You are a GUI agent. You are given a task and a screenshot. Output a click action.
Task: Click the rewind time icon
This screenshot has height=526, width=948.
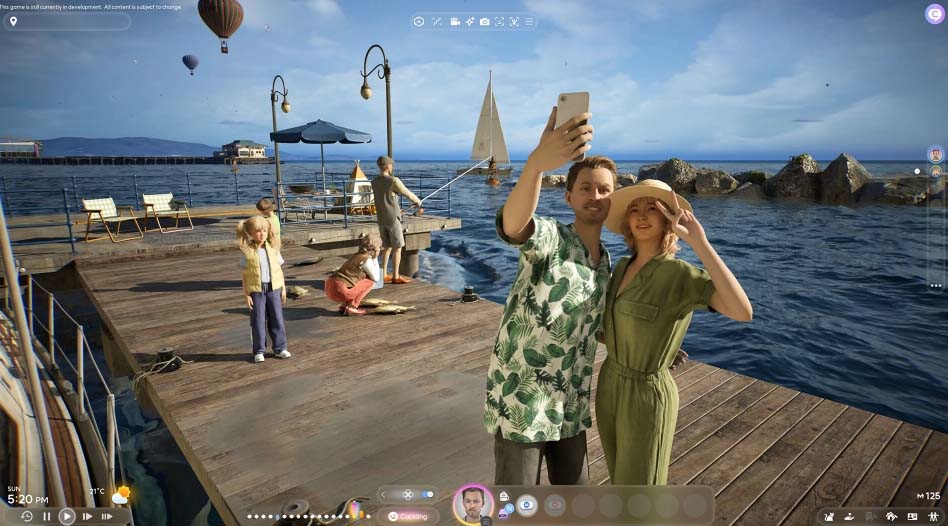(26, 516)
